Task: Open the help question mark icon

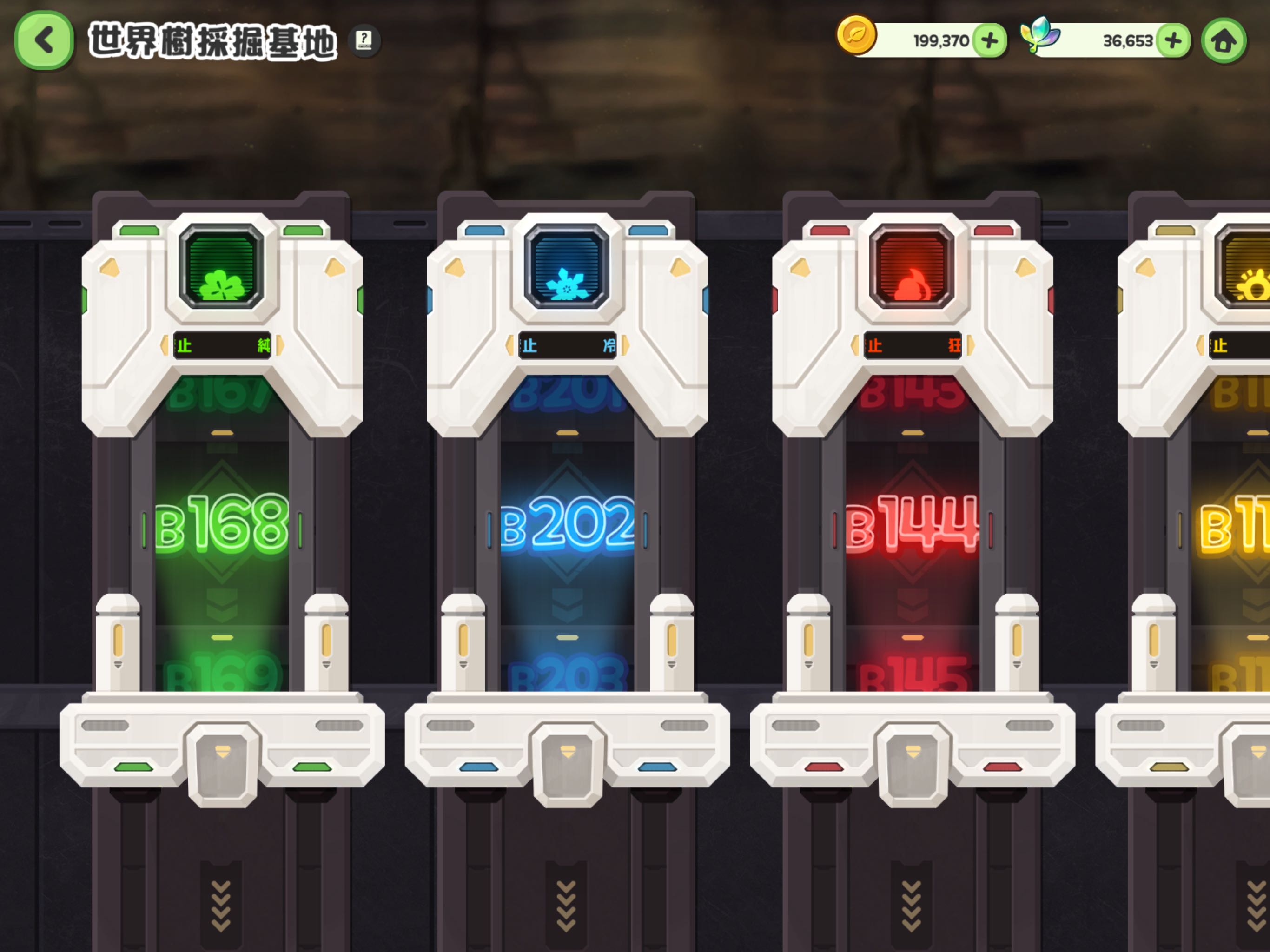Action: click(364, 40)
